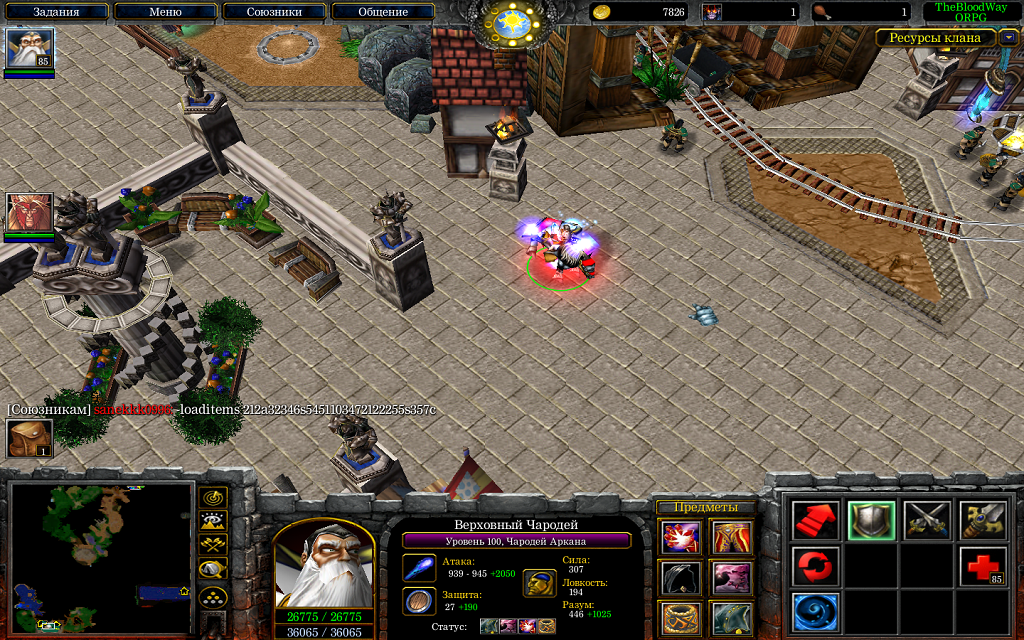Viewport: 1024px width, 640px height.
Task: Expand the Ресурсы клана arrow dropdown
Action: [x=1009, y=37]
